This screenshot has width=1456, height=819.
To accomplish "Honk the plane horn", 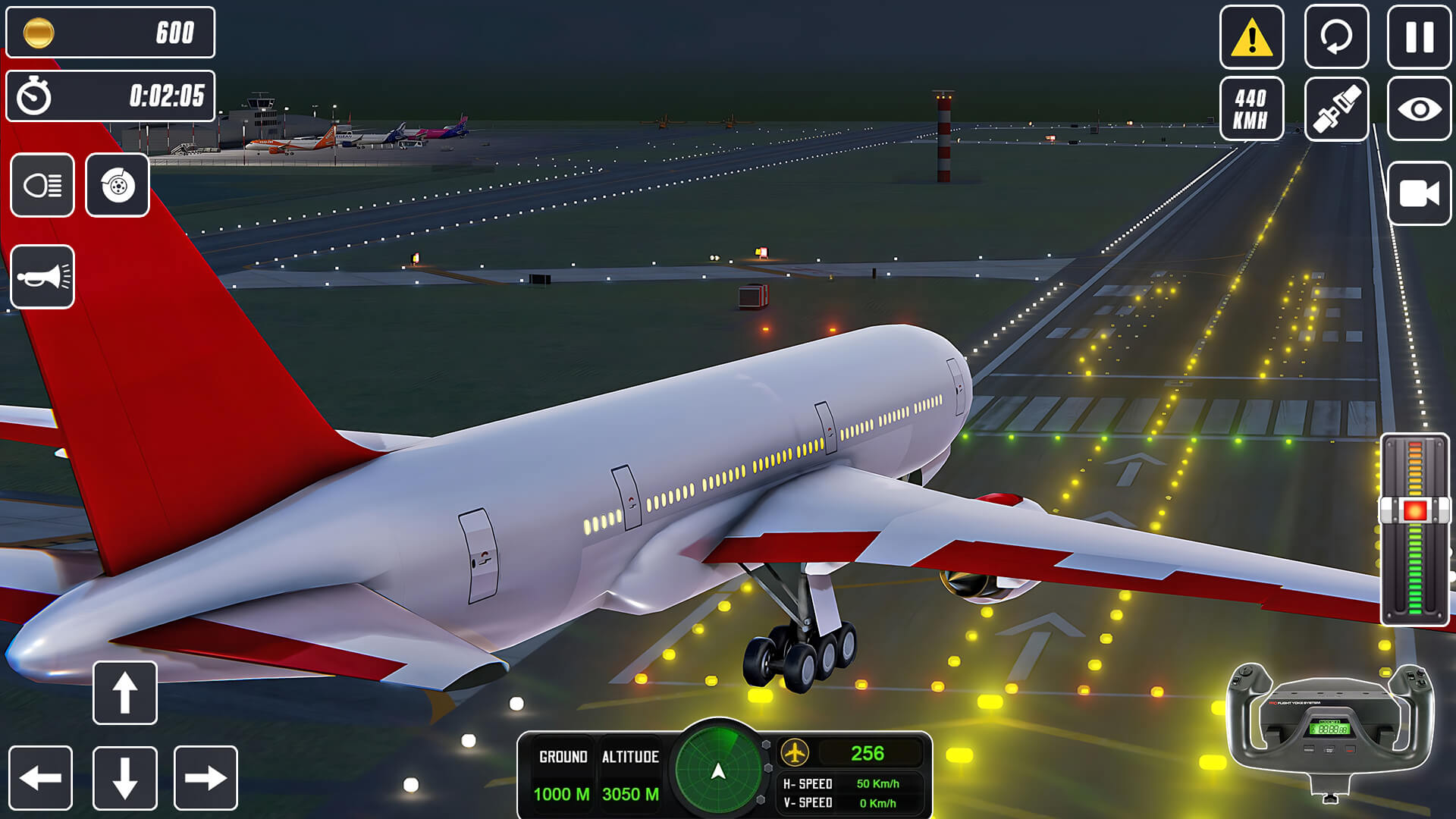I will pyautogui.click(x=43, y=277).
